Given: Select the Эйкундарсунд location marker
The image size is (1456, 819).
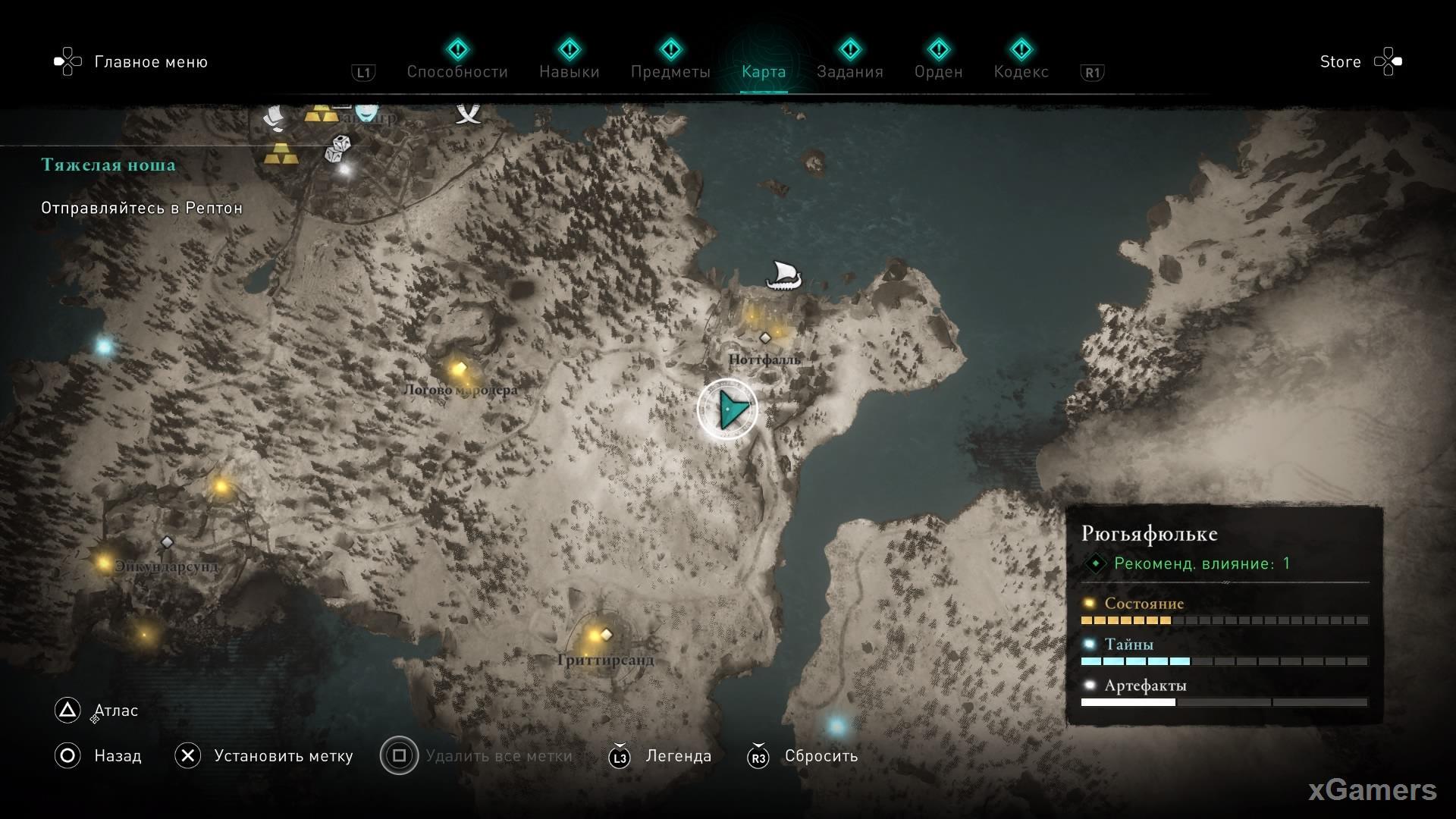Looking at the screenshot, I should click(x=167, y=542).
